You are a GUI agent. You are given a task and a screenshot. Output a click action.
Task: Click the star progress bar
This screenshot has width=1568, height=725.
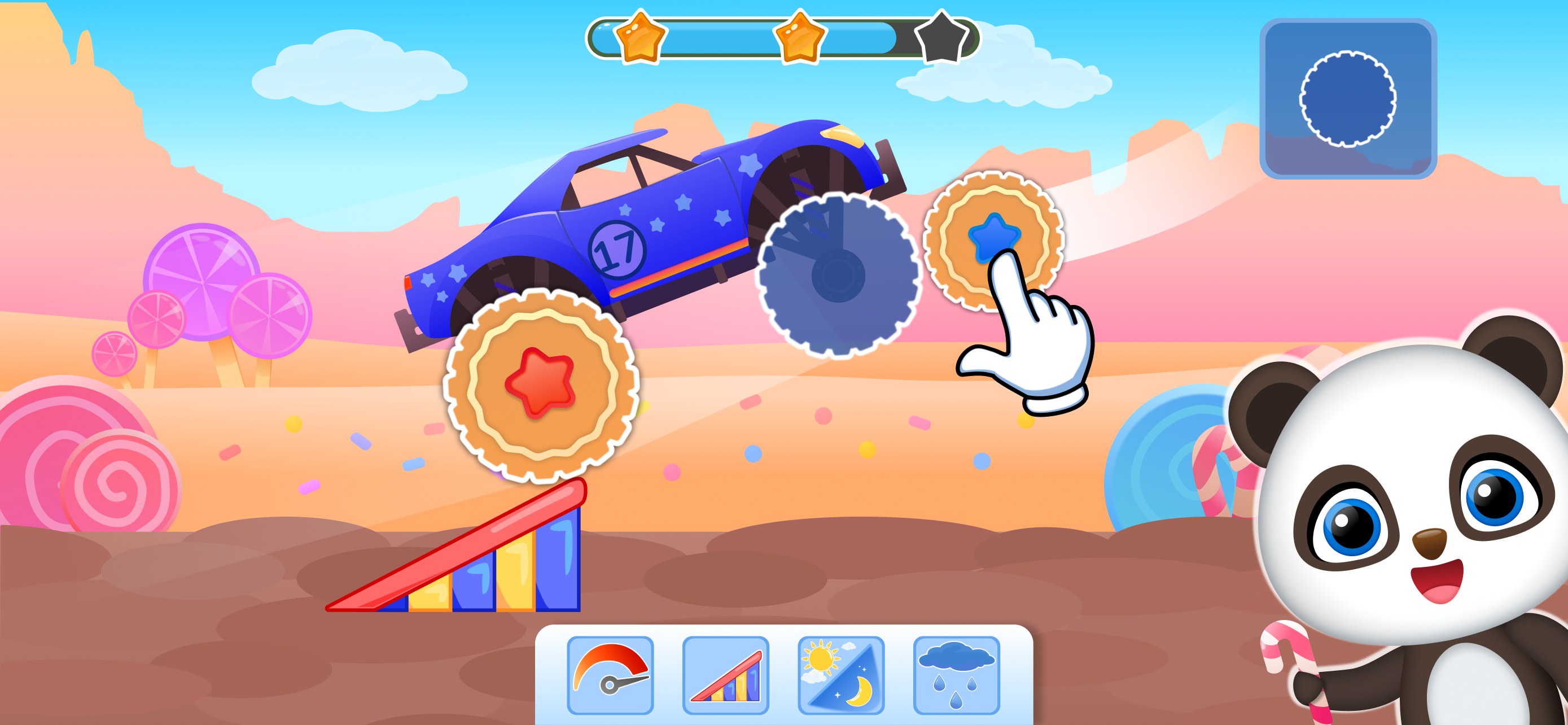click(x=785, y=38)
